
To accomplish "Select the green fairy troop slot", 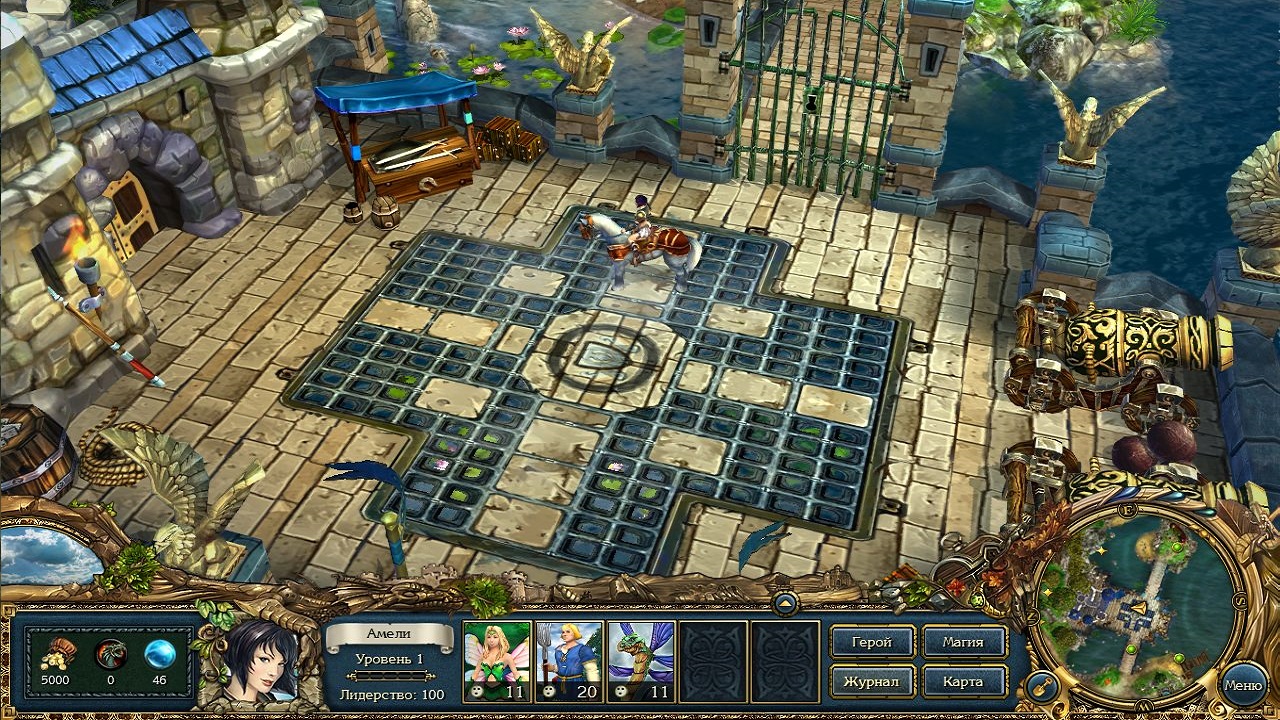I will point(497,660).
